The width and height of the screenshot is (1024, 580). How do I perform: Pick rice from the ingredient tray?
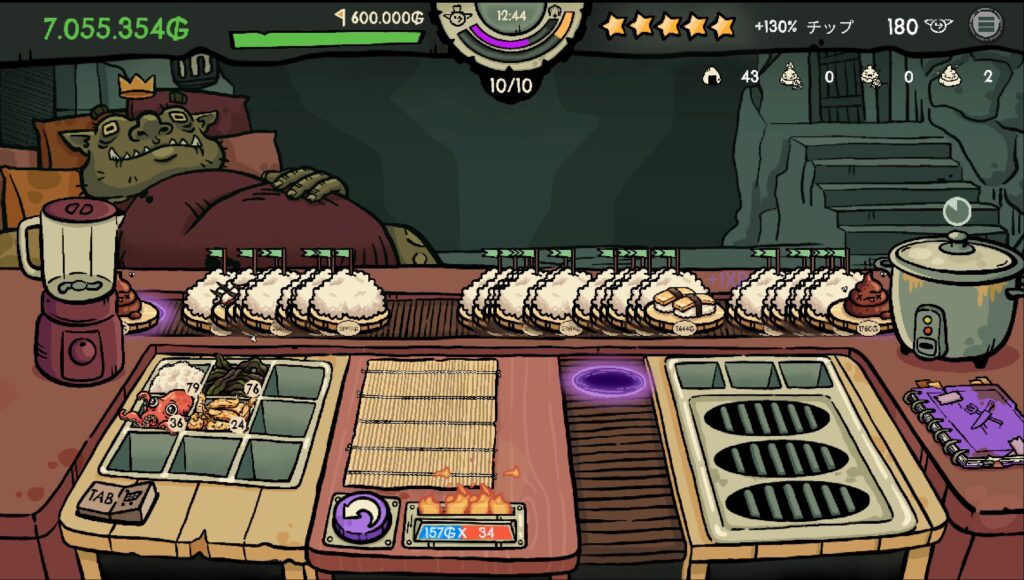point(178,377)
